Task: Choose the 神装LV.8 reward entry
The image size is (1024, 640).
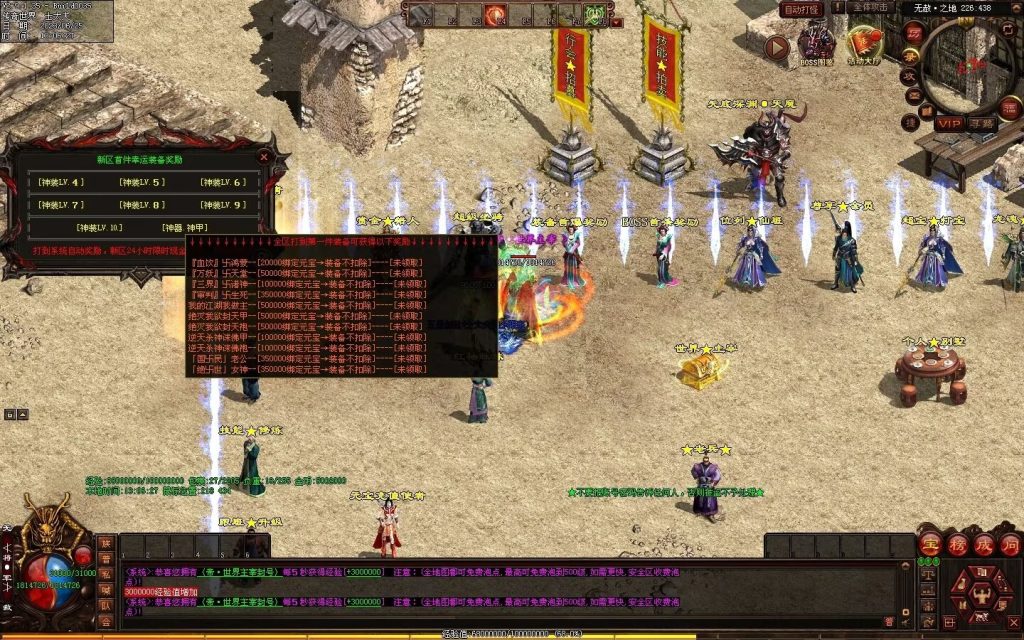Action: tap(142, 205)
